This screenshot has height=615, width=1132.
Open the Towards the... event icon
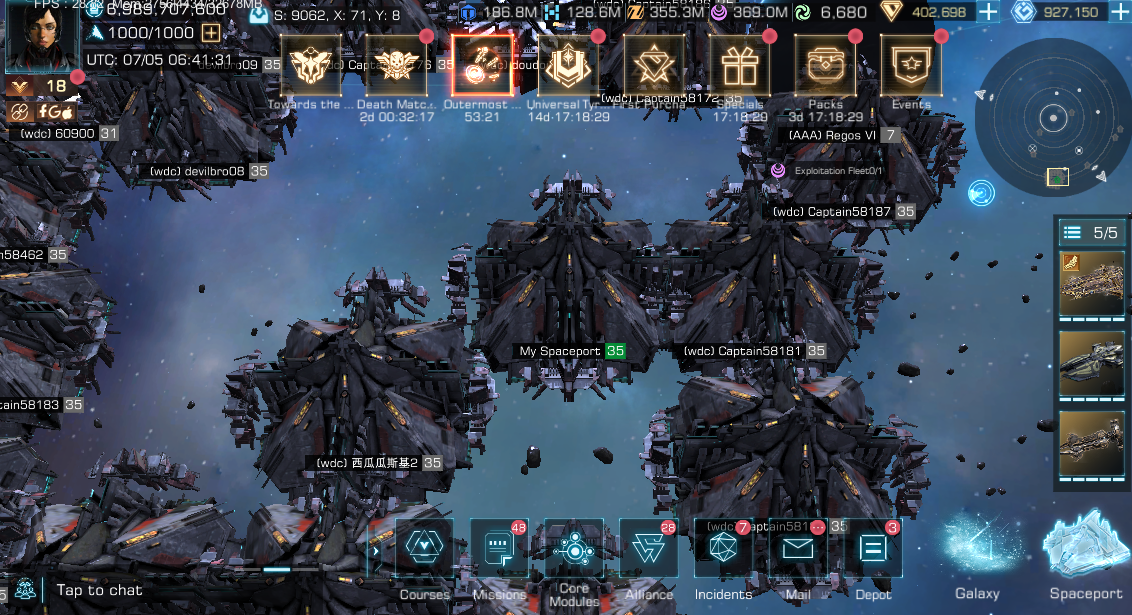coord(311,66)
